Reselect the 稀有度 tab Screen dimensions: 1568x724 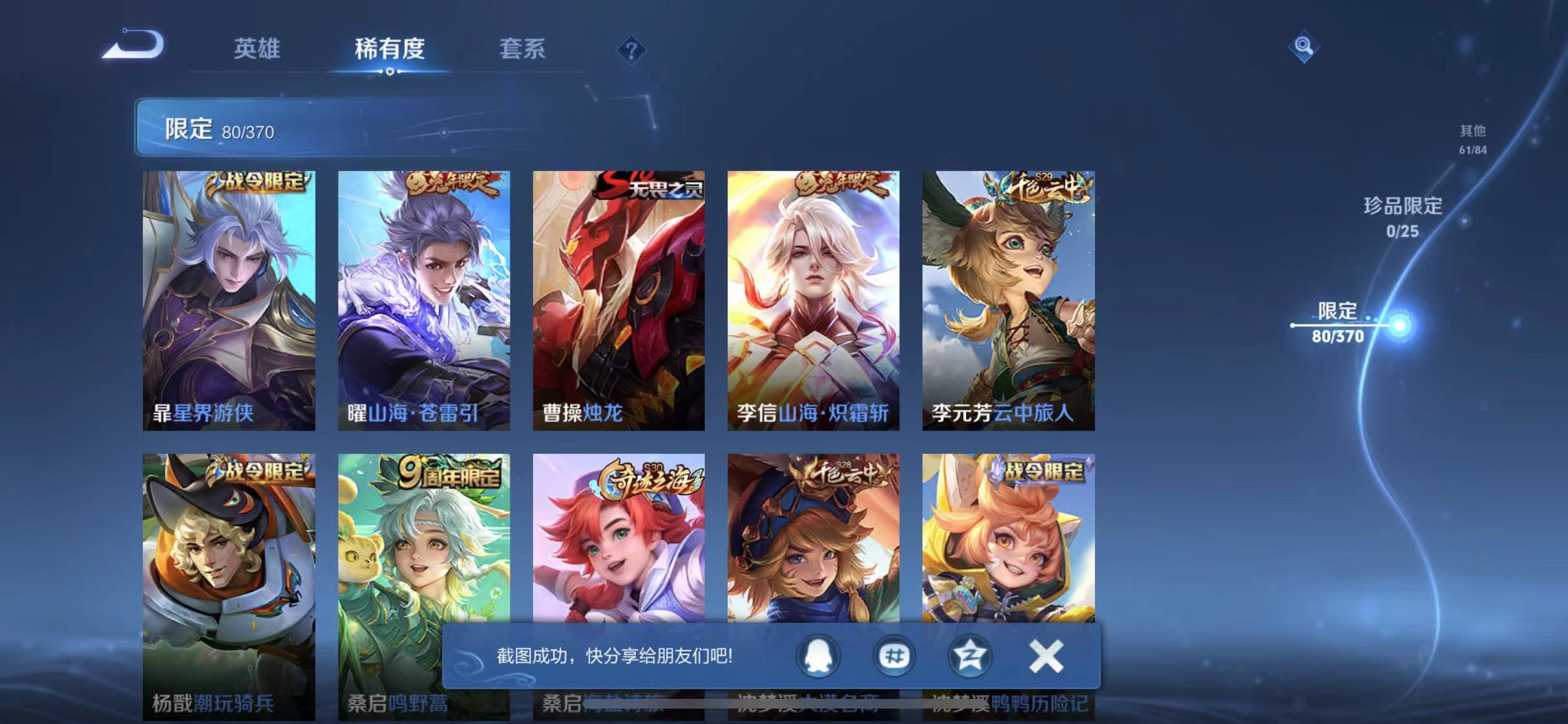[x=391, y=50]
